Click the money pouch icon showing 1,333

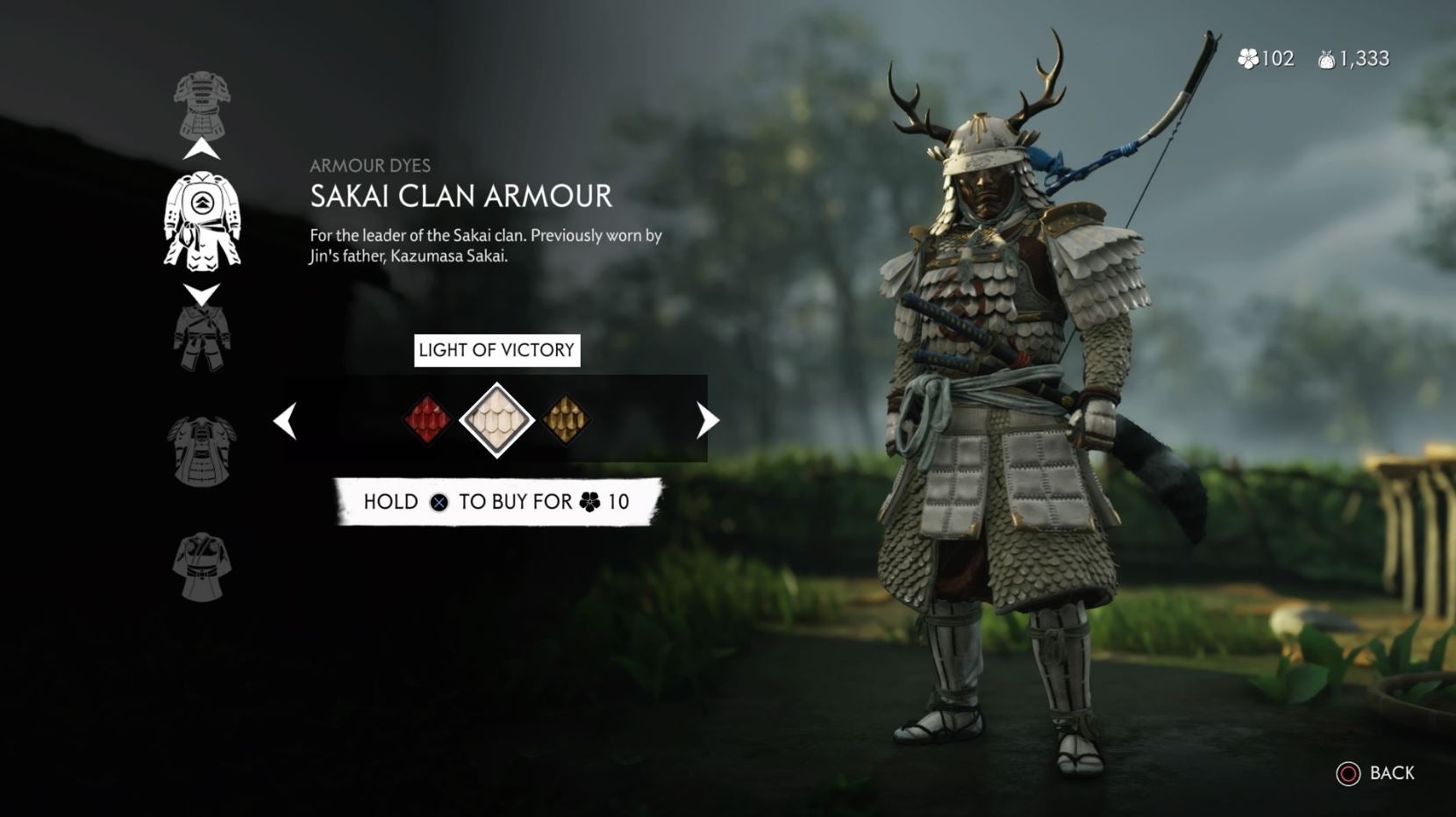pyautogui.click(x=1326, y=59)
